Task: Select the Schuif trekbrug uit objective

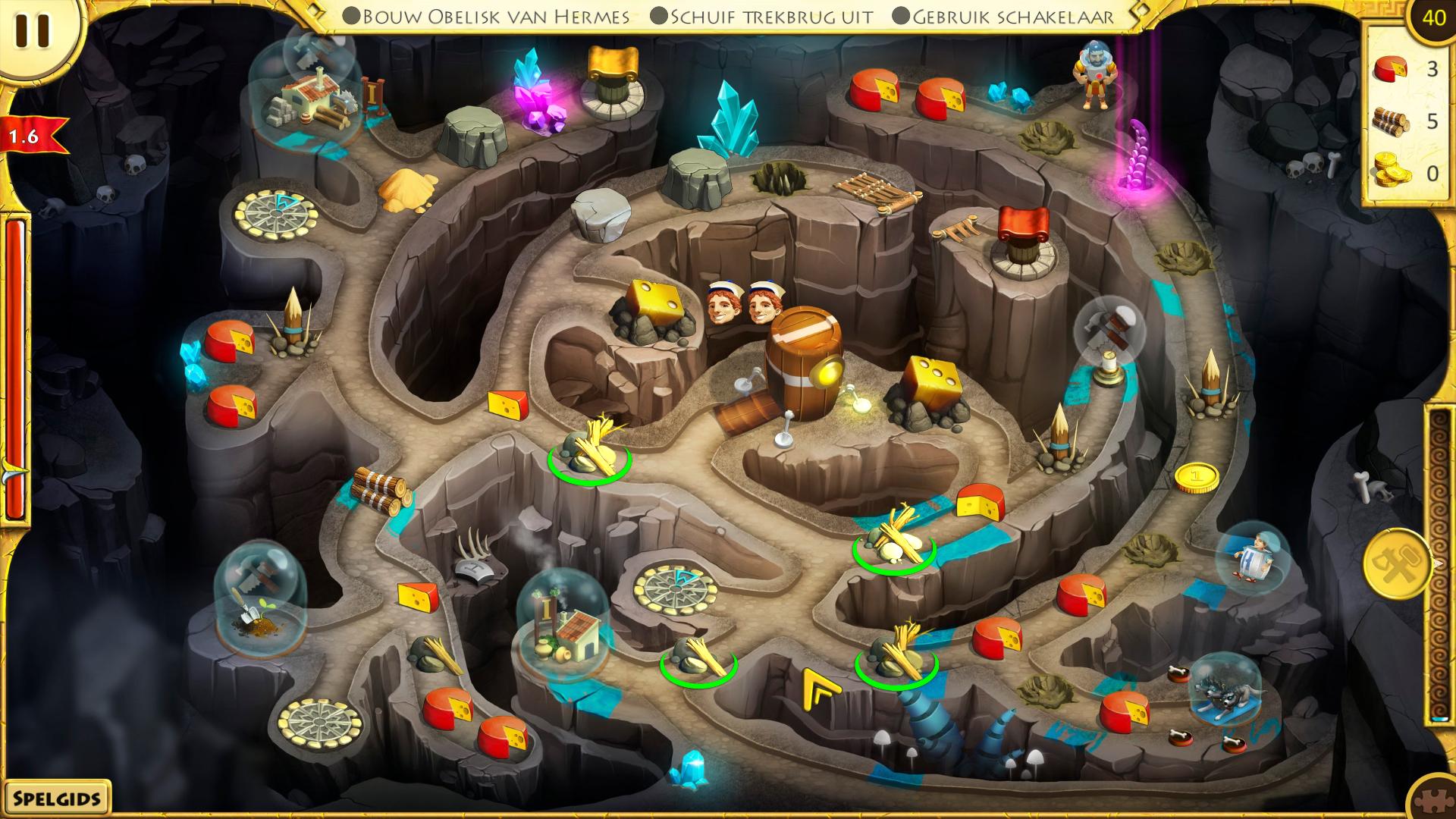Action: pos(762,16)
